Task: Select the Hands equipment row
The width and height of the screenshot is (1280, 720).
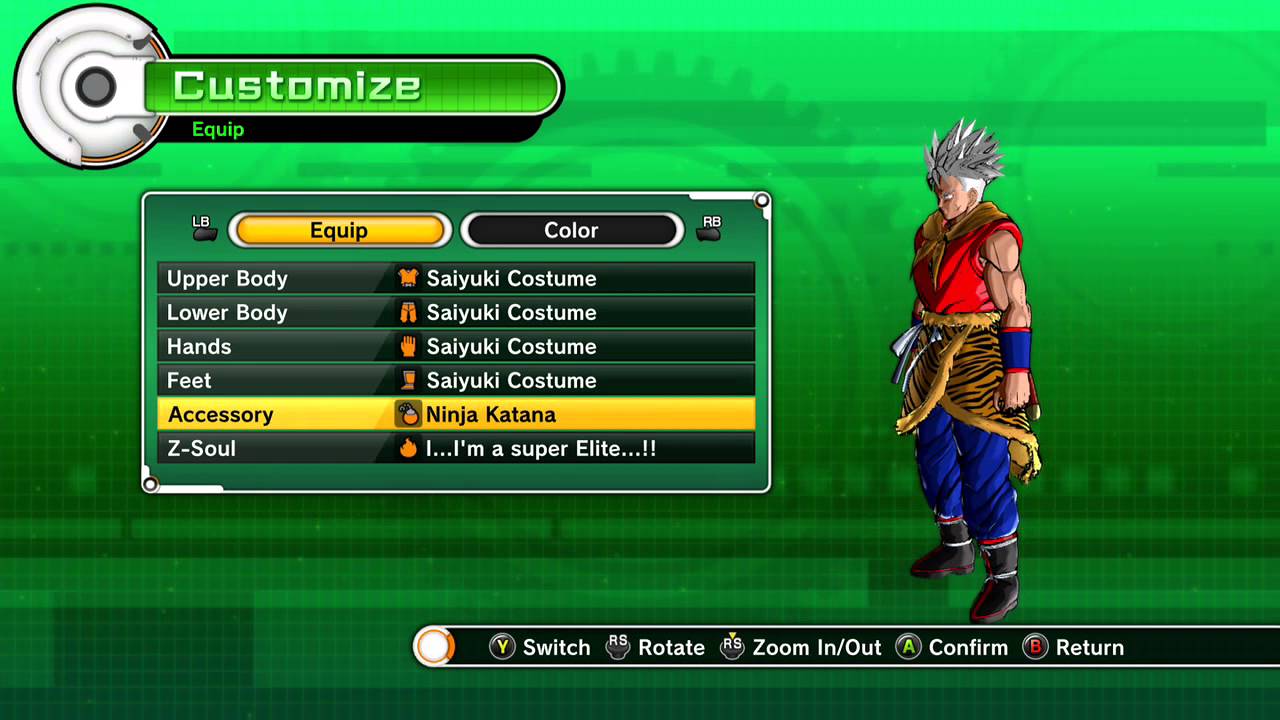Action: (456, 346)
